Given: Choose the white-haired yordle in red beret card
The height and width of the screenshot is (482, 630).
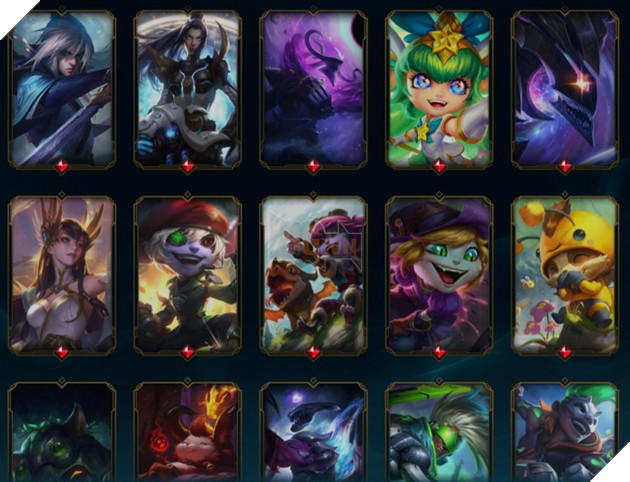Looking at the screenshot, I should point(188,273).
